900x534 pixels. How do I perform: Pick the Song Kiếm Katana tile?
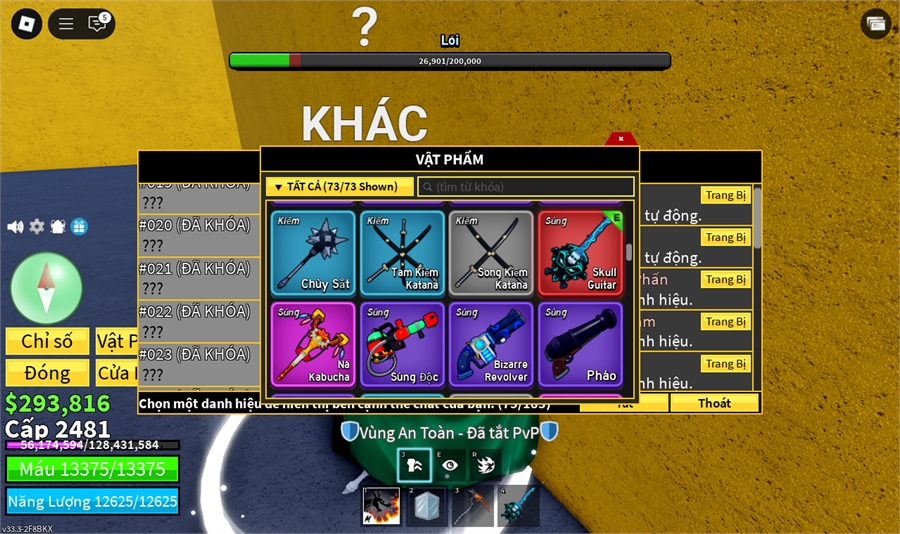(x=491, y=253)
